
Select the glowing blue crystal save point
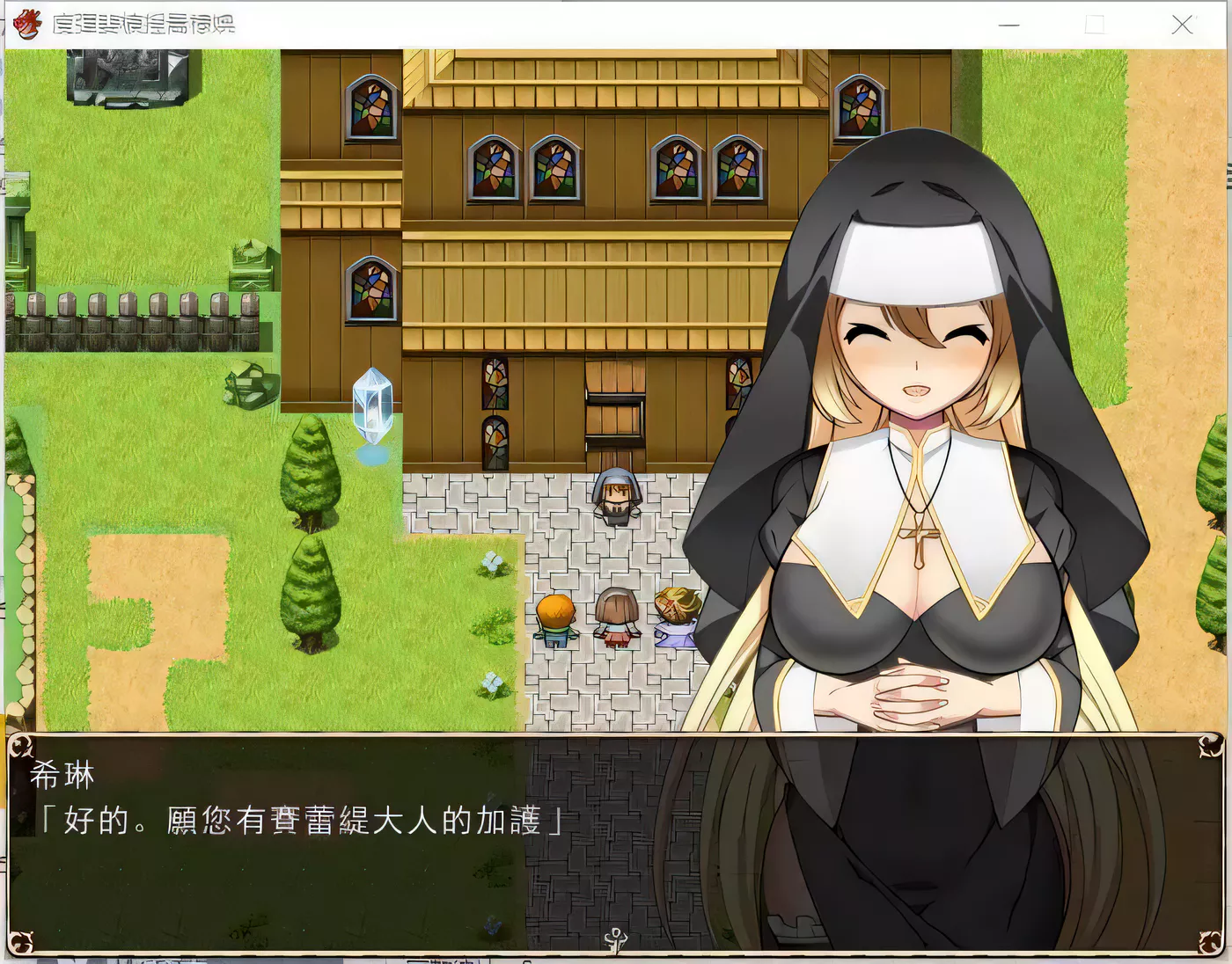tap(373, 409)
